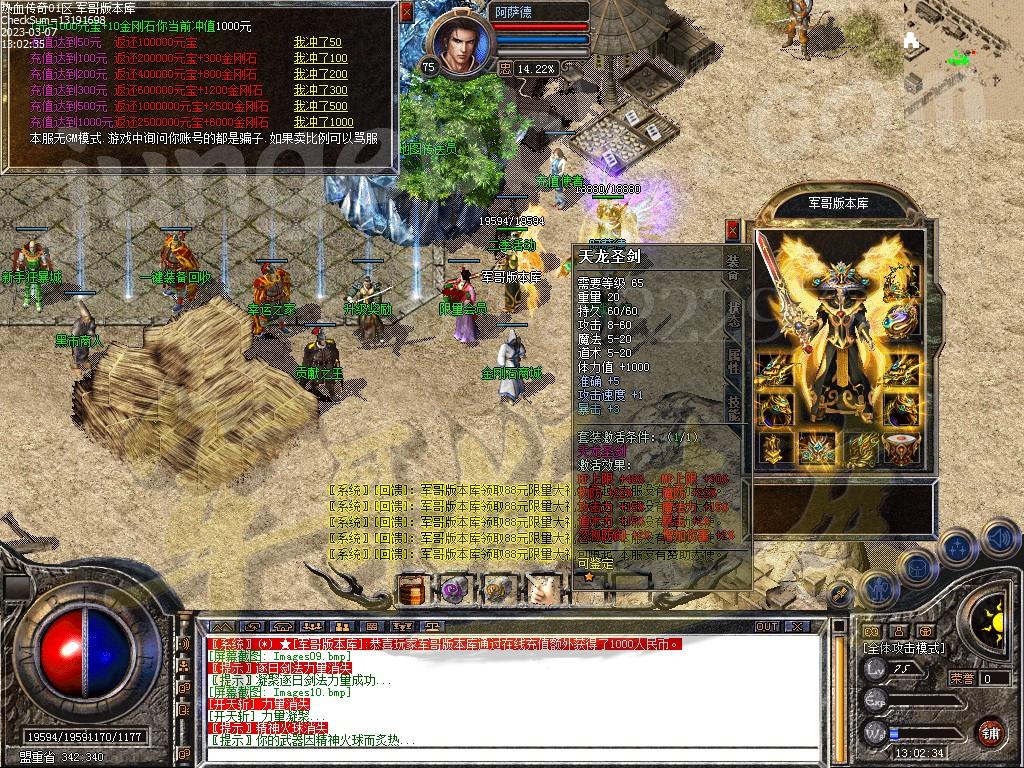Image resolution: width=1024 pixels, height=768 pixels.
Task: Choose the 我冲了1000 reward link
Action: click(323, 122)
